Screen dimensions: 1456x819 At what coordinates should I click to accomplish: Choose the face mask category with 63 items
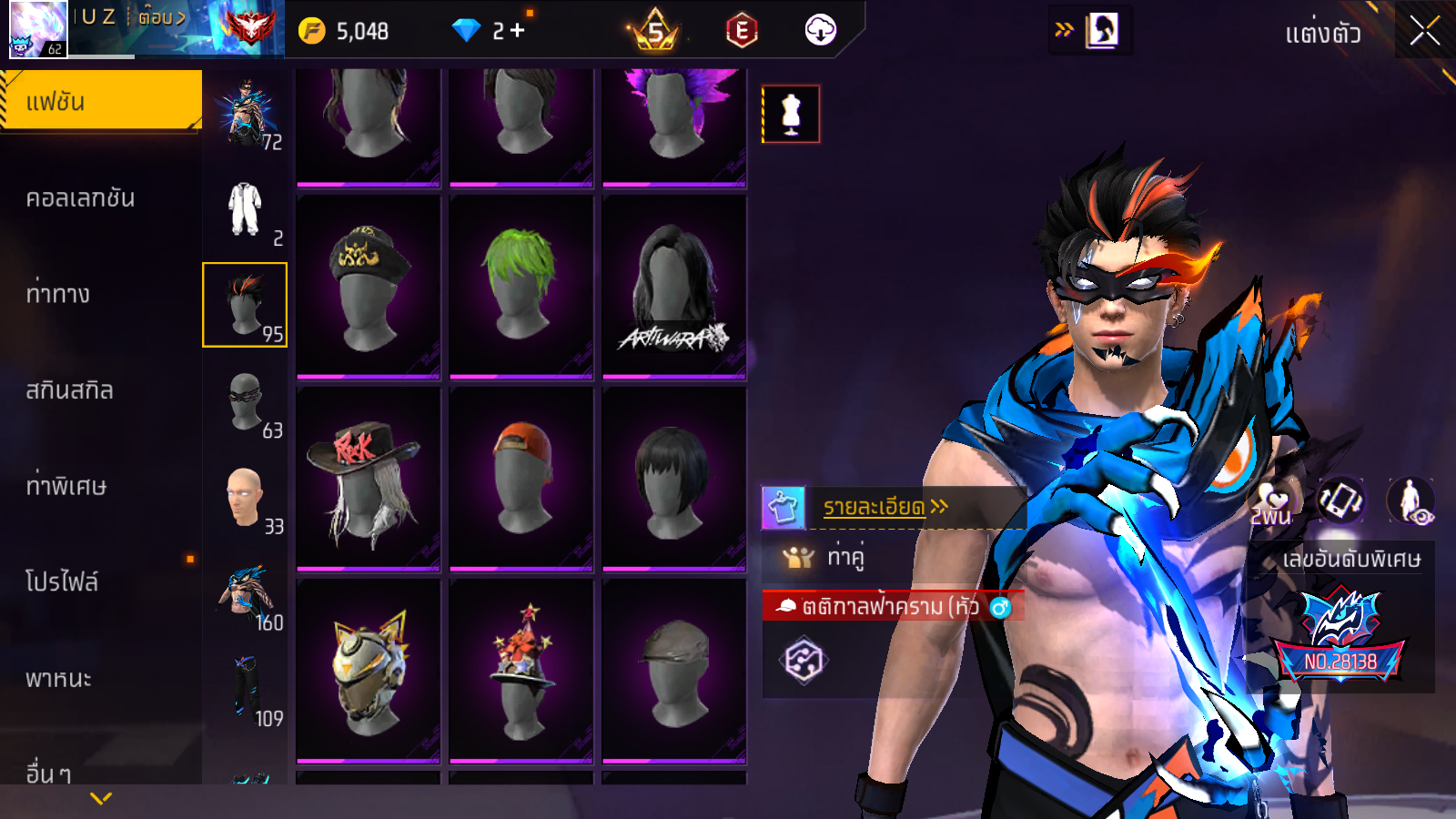[246, 402]
